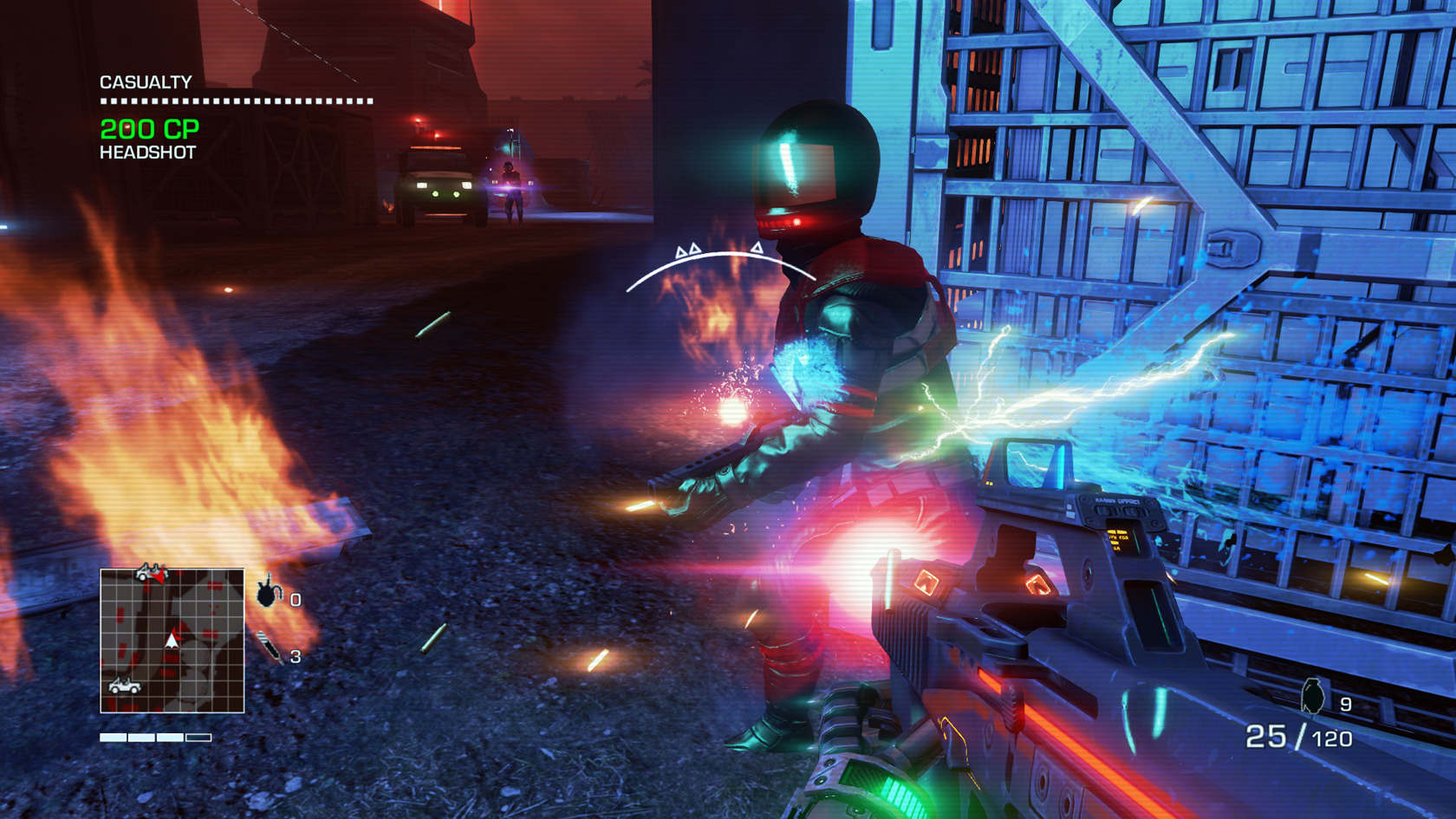
Task: Select the frag grenade icon
Action: pos(1313,697)
